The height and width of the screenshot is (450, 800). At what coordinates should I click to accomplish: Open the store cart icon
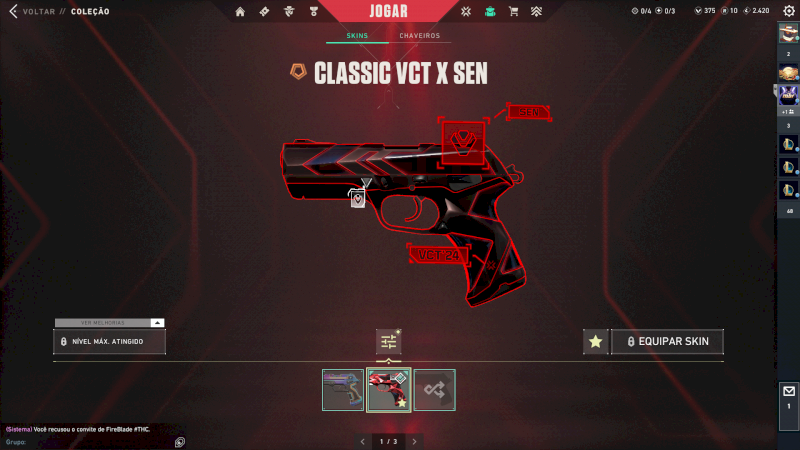coord(513,12)
